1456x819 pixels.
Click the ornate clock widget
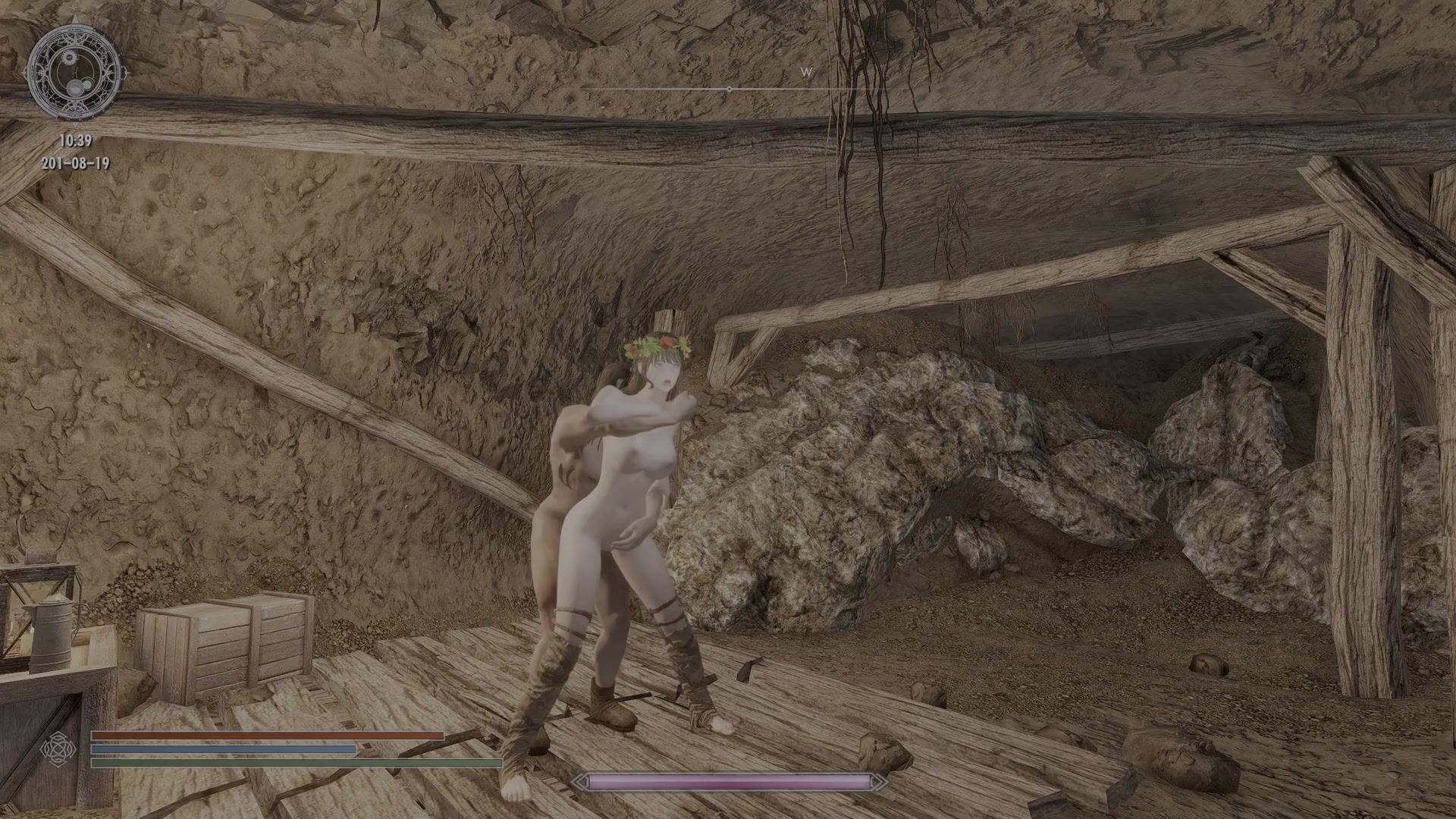click(75, 74)
